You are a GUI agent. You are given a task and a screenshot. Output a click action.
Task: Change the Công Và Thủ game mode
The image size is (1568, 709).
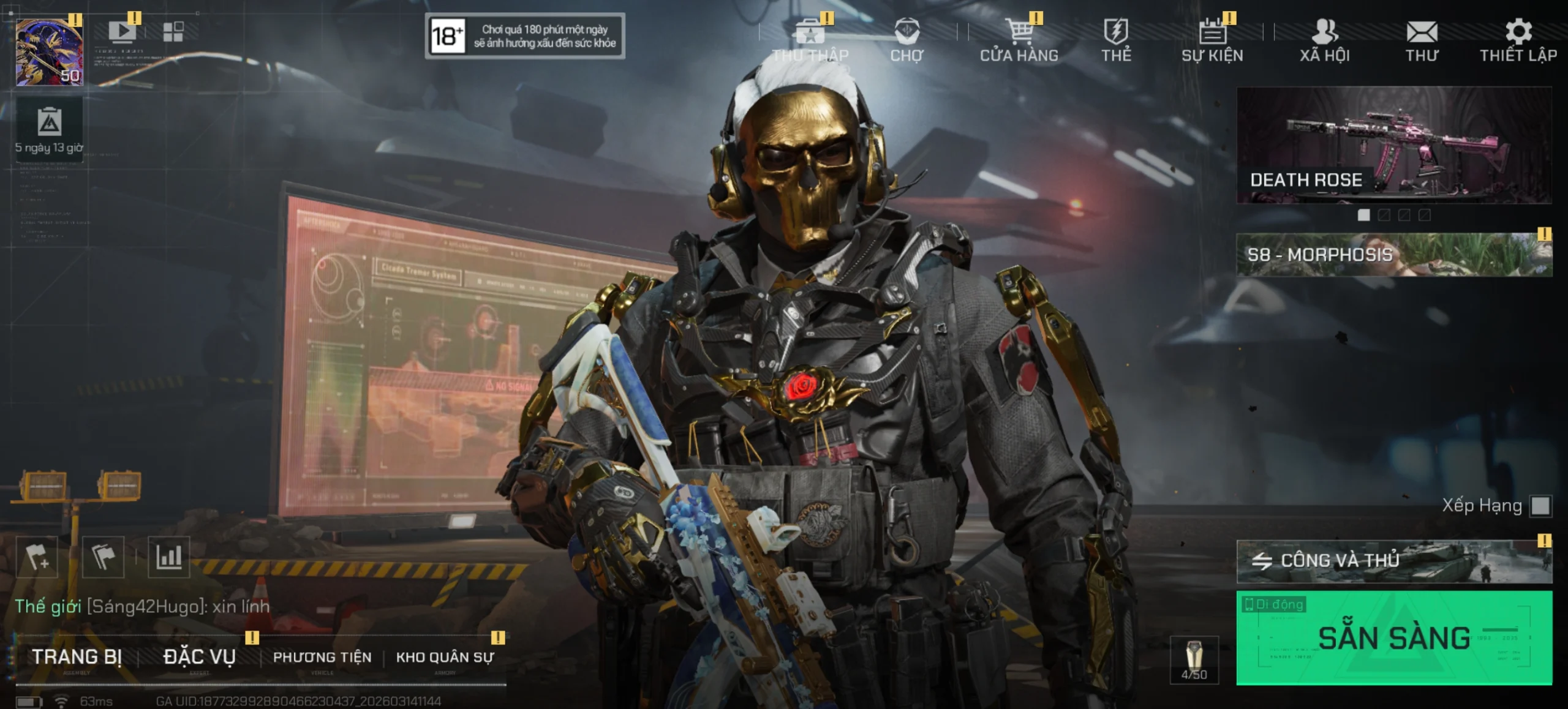1394,561
